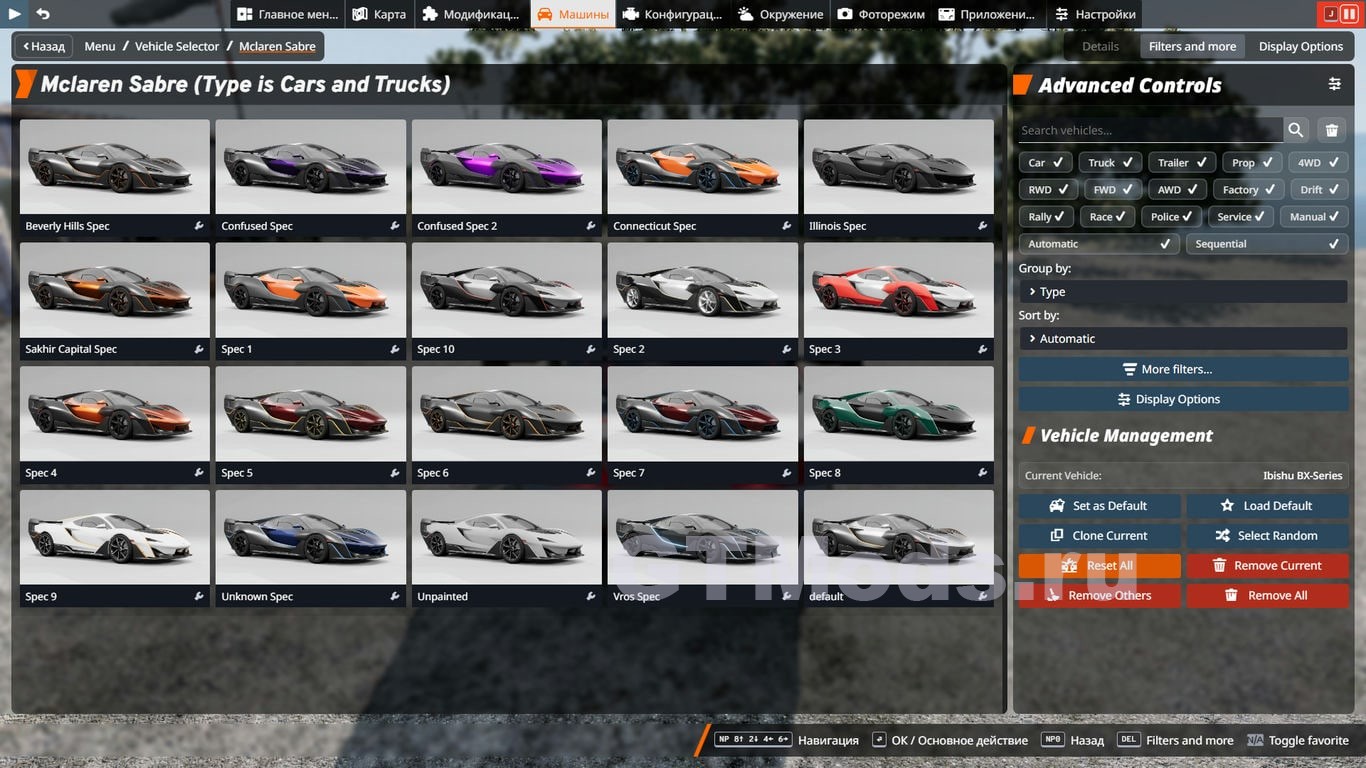Go back with the Назад button
This screenshot has width=1366, height=768.
(x=42, y=46)
